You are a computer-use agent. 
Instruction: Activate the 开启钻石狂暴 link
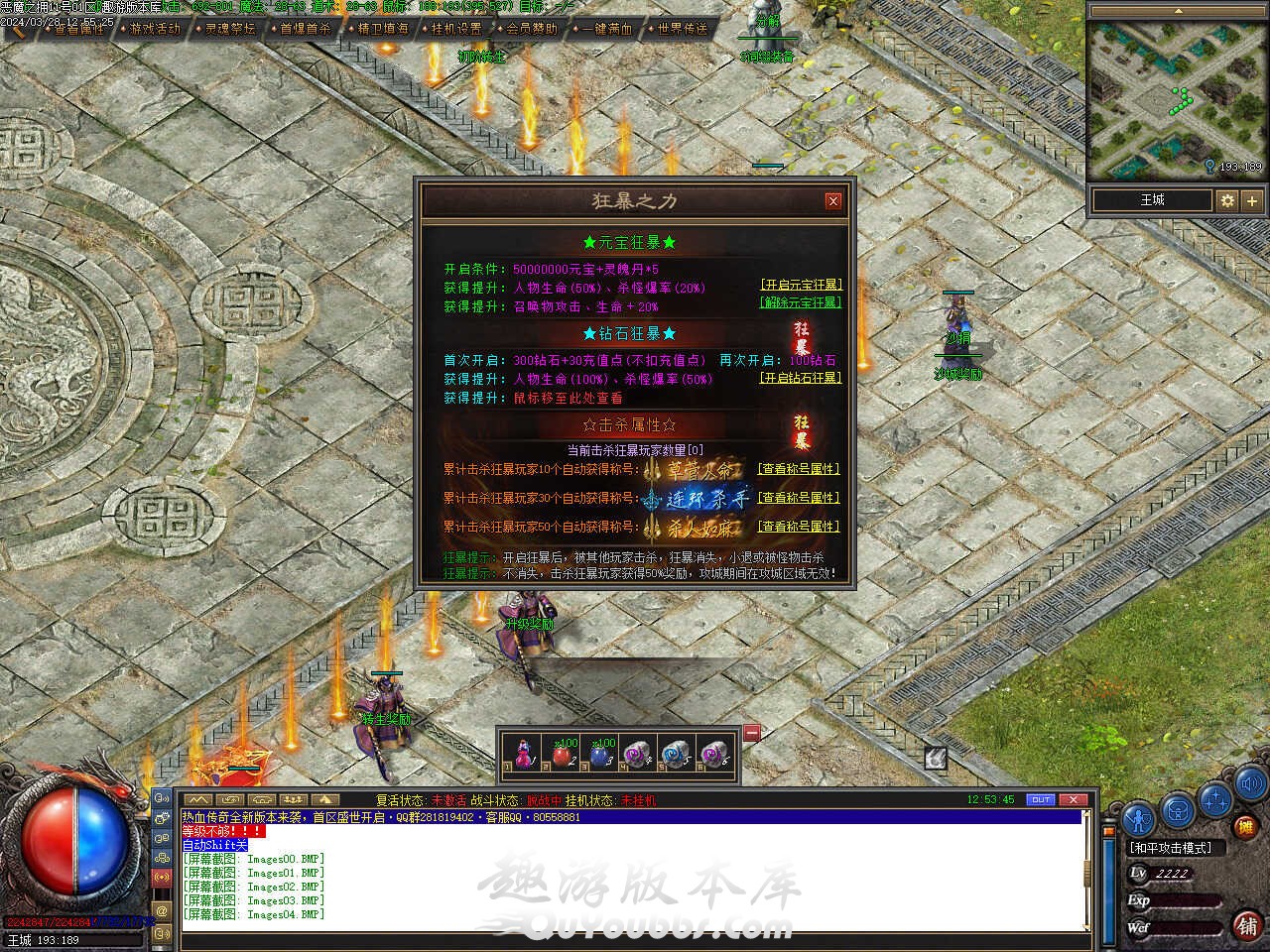point(801,378)
